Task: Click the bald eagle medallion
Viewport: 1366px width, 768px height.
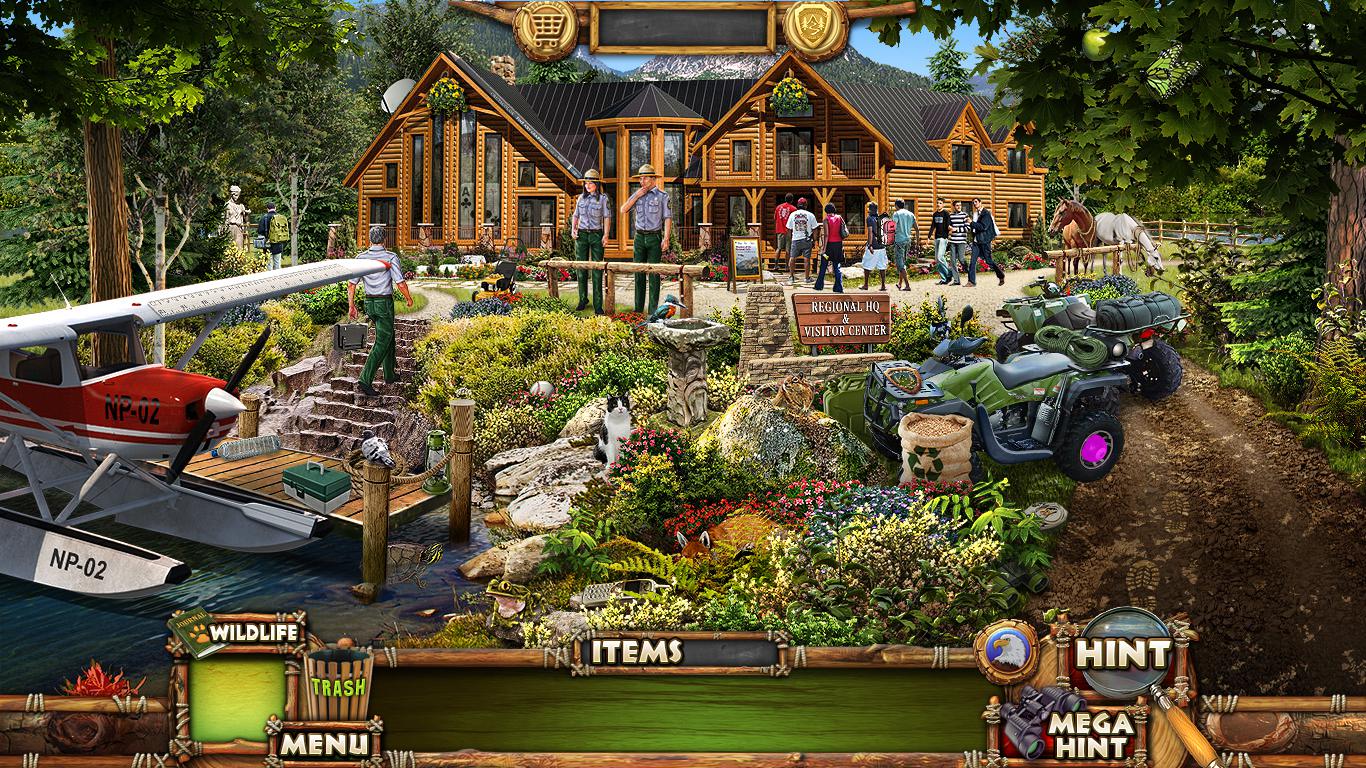Action: pos(1006,651)
